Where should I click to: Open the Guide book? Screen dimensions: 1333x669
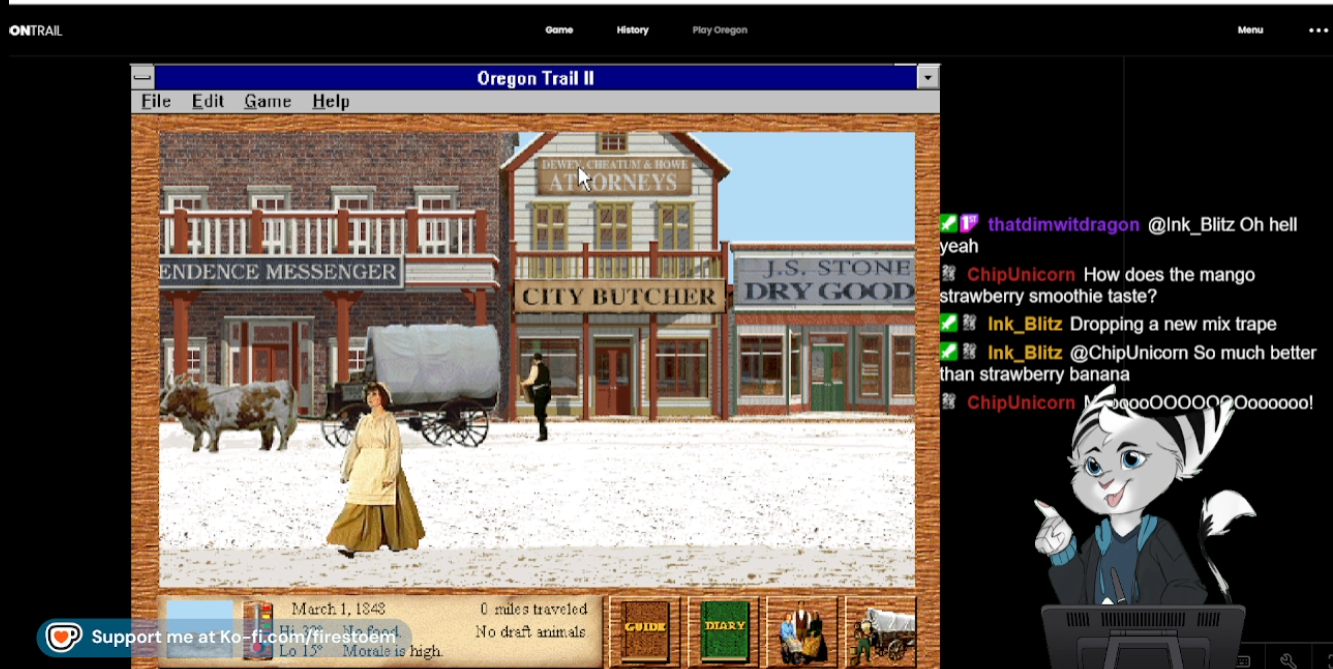pos(644,630)
